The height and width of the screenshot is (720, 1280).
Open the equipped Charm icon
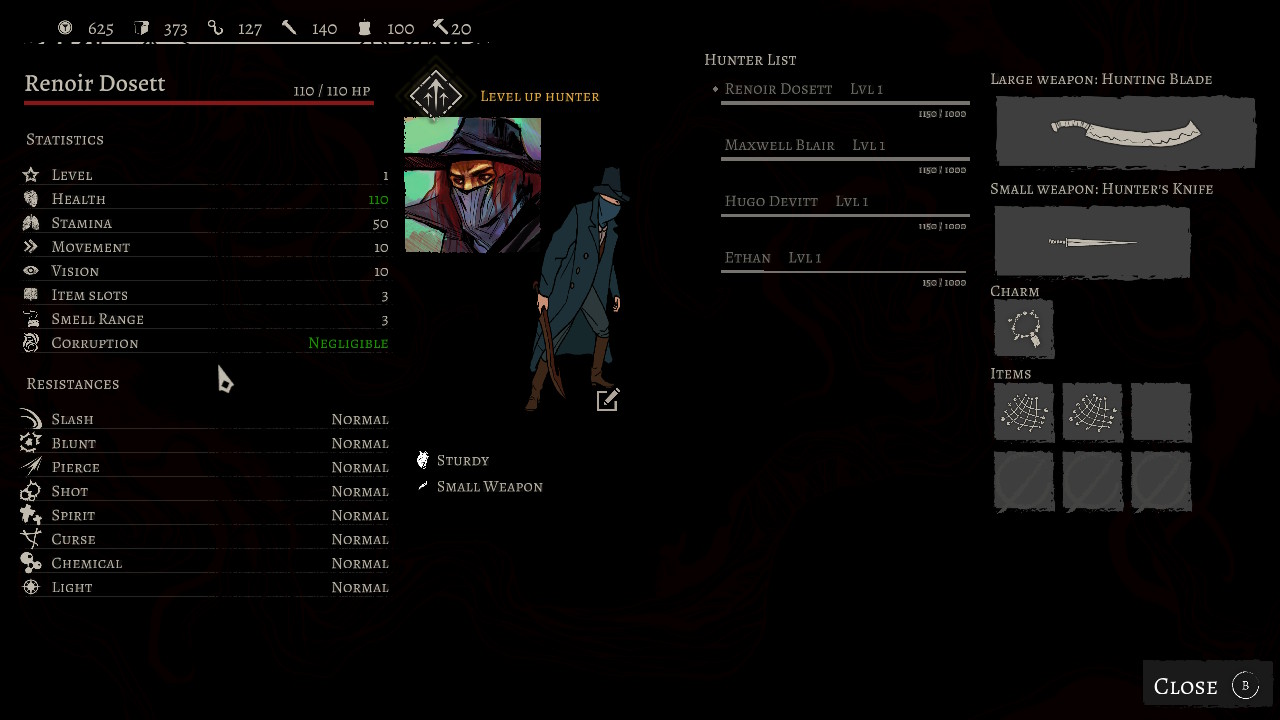1022,329
